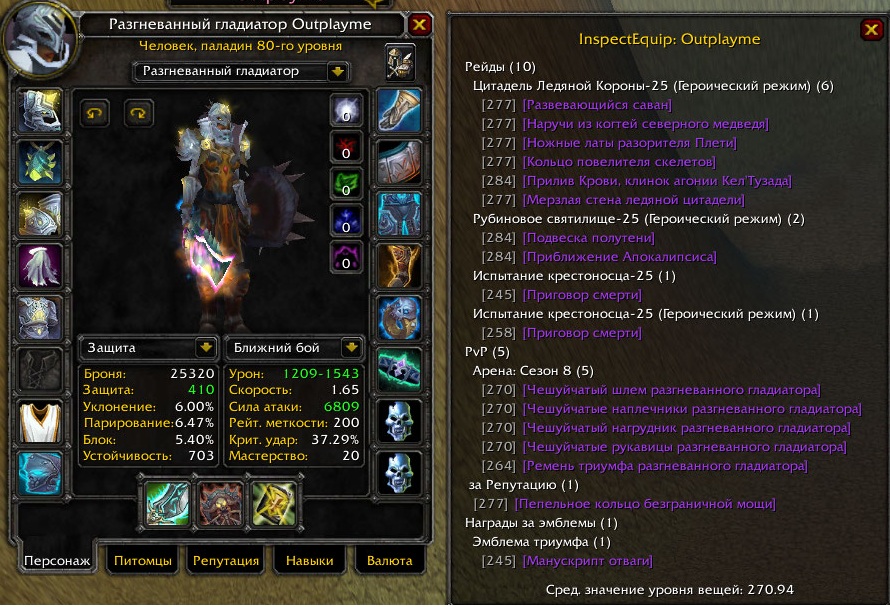Click the Манускрипт отваги item link
Screen dimensions: 890x607
coord(587,561)
